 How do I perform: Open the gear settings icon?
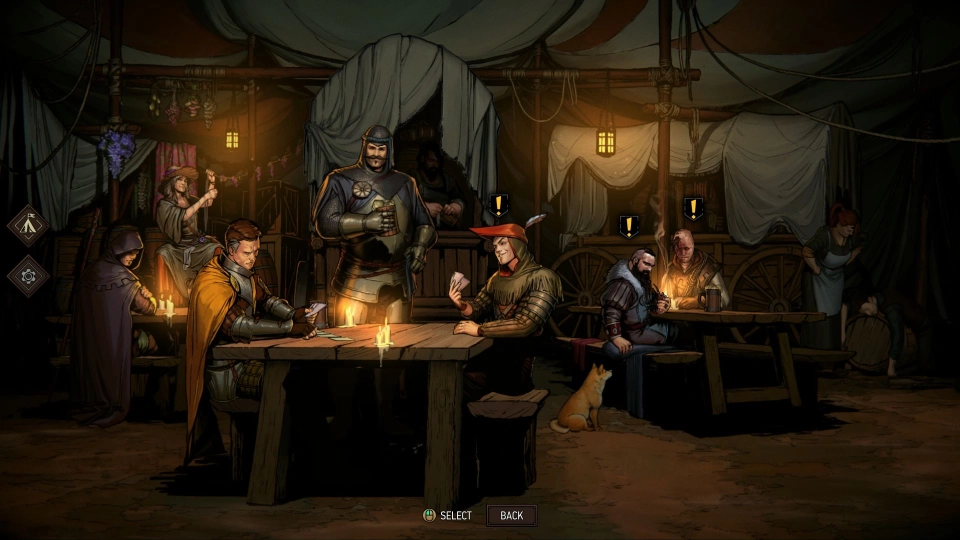click(28, 275)
